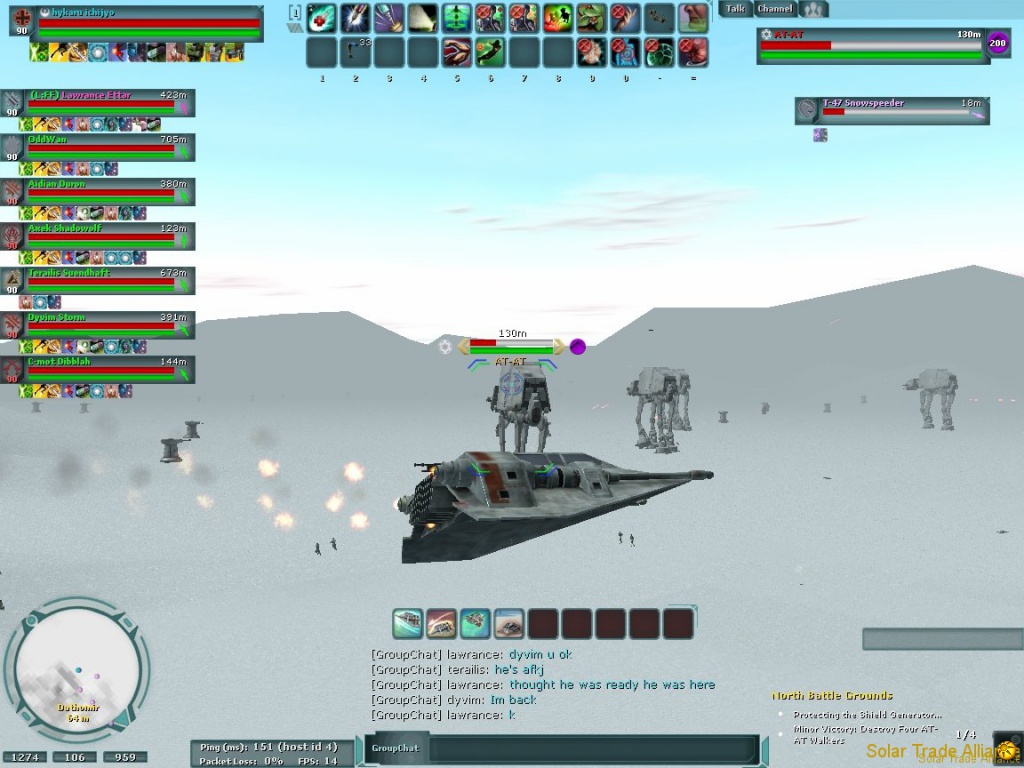The height and width of the screenshot is (768, 1024).
Task: Open the circular radar minimap
Action: coord(77,669)
